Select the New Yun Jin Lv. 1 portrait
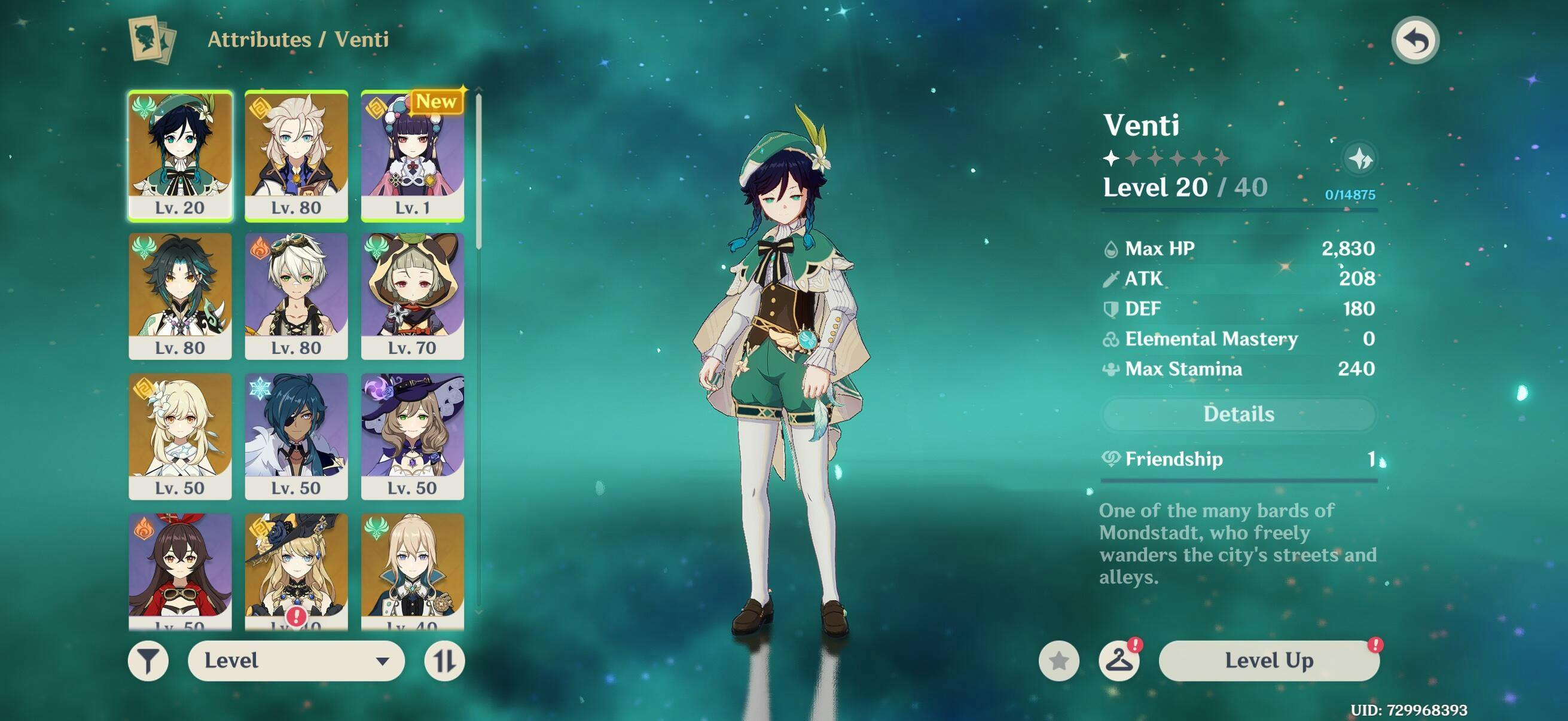 [412, 155]
